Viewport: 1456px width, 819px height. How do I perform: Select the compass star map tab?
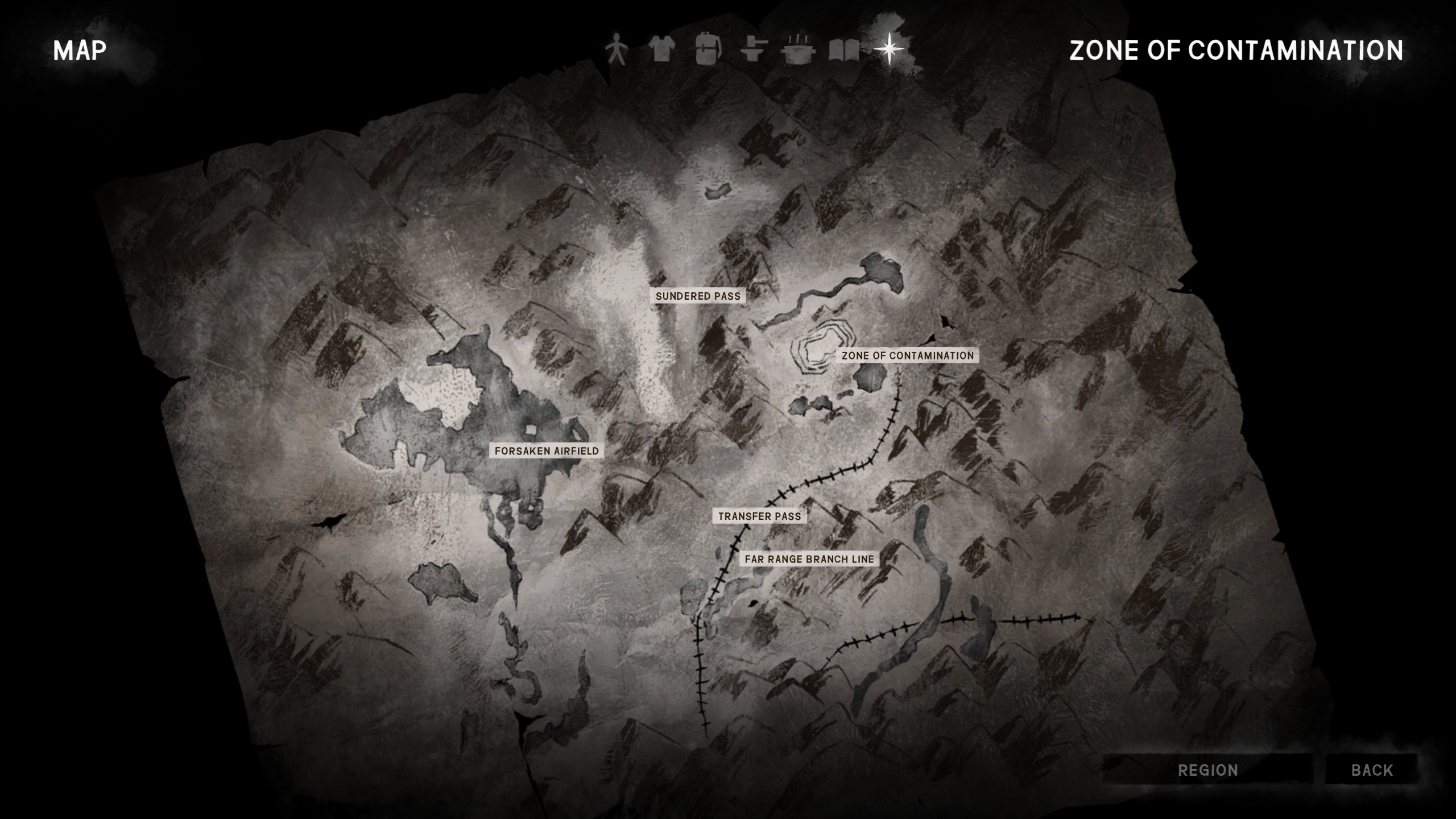tap(888, 49)
